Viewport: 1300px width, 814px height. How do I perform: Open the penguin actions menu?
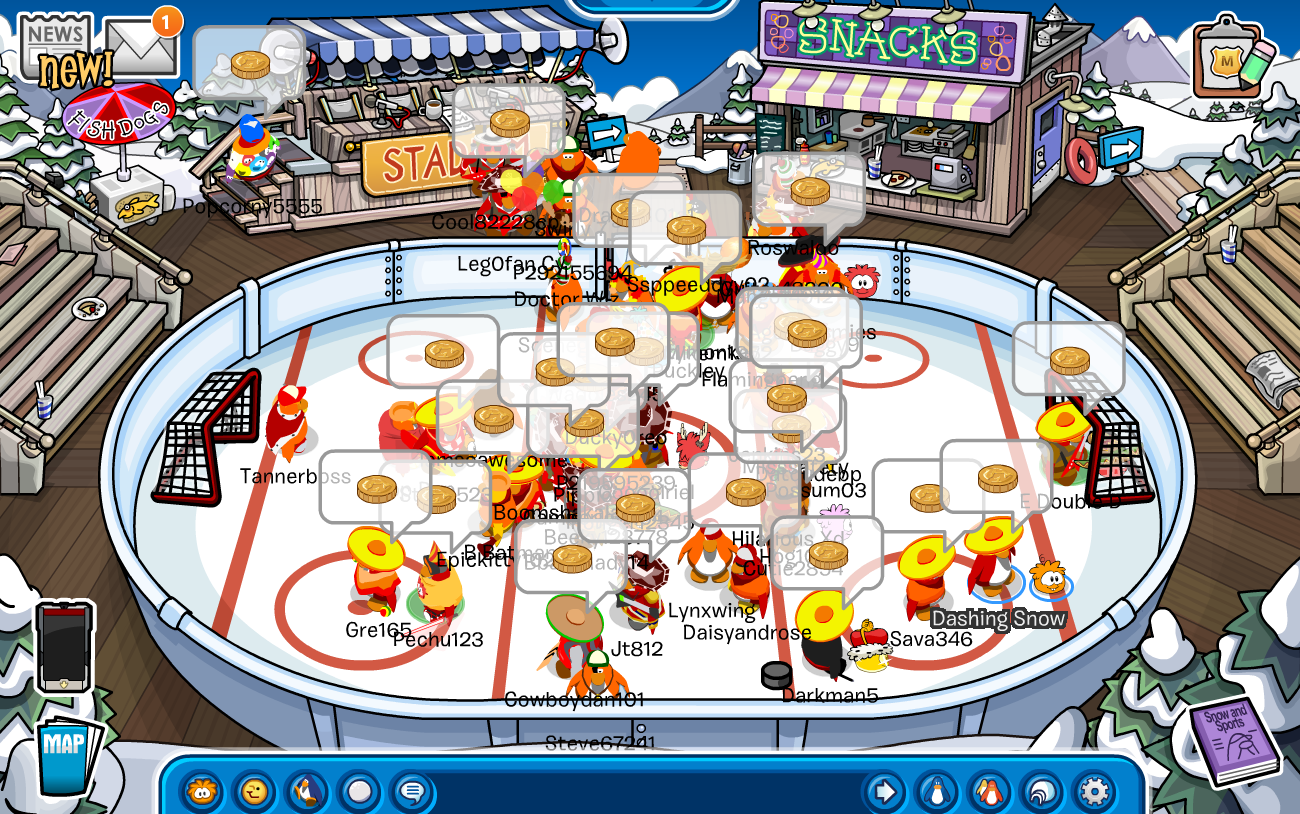pos(307,792)
